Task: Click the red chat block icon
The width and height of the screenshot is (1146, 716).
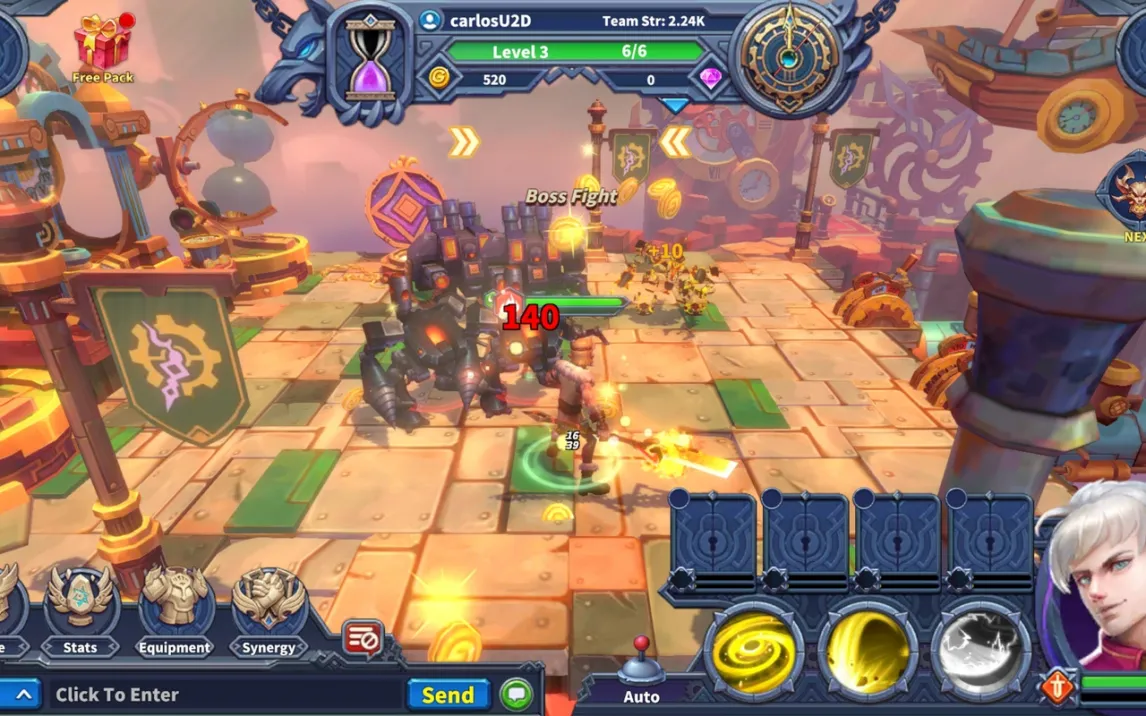Action: [x=362, y=638]
